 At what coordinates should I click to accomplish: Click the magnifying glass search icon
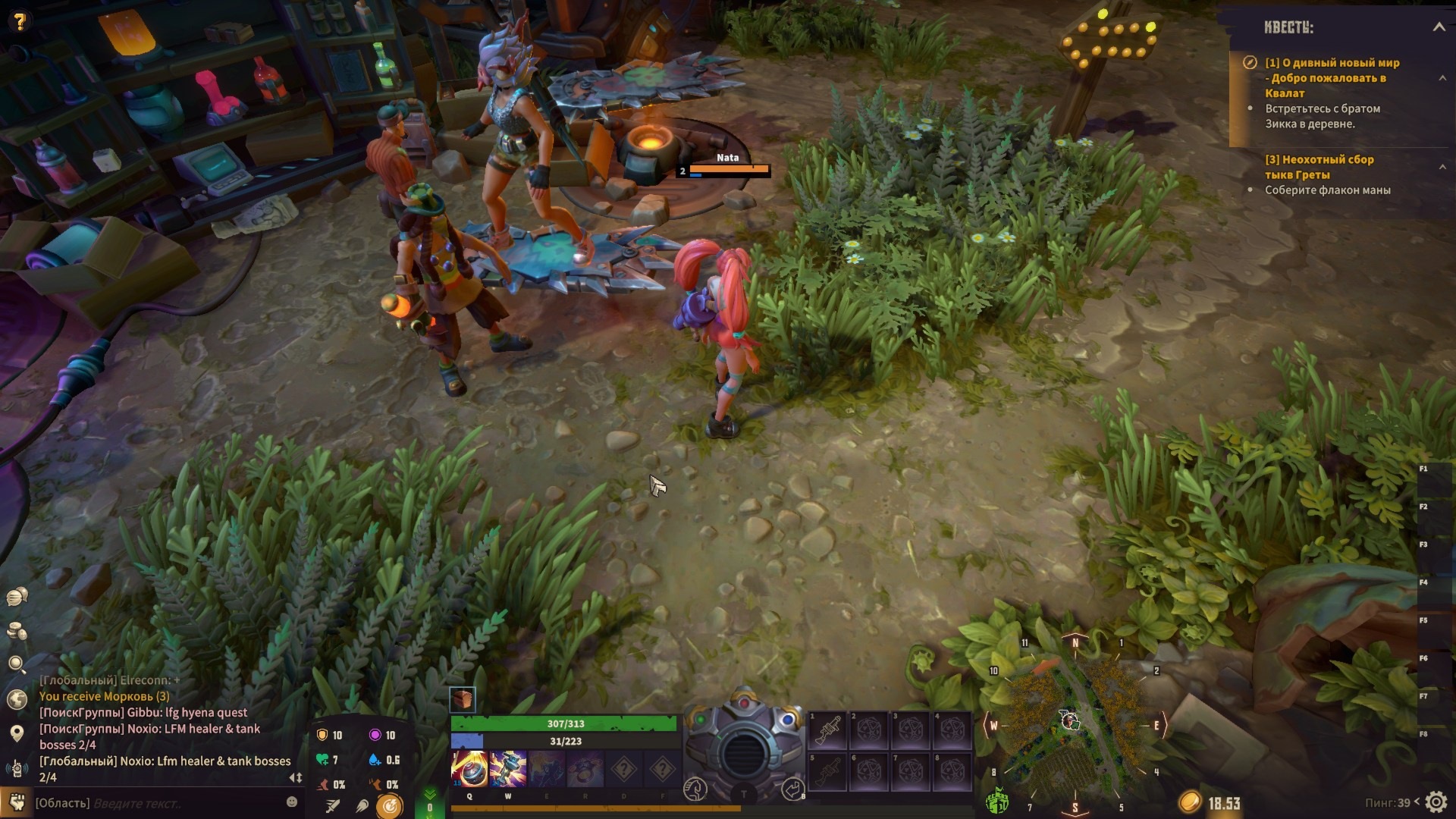pyautogui.click(x=17, y=665)
